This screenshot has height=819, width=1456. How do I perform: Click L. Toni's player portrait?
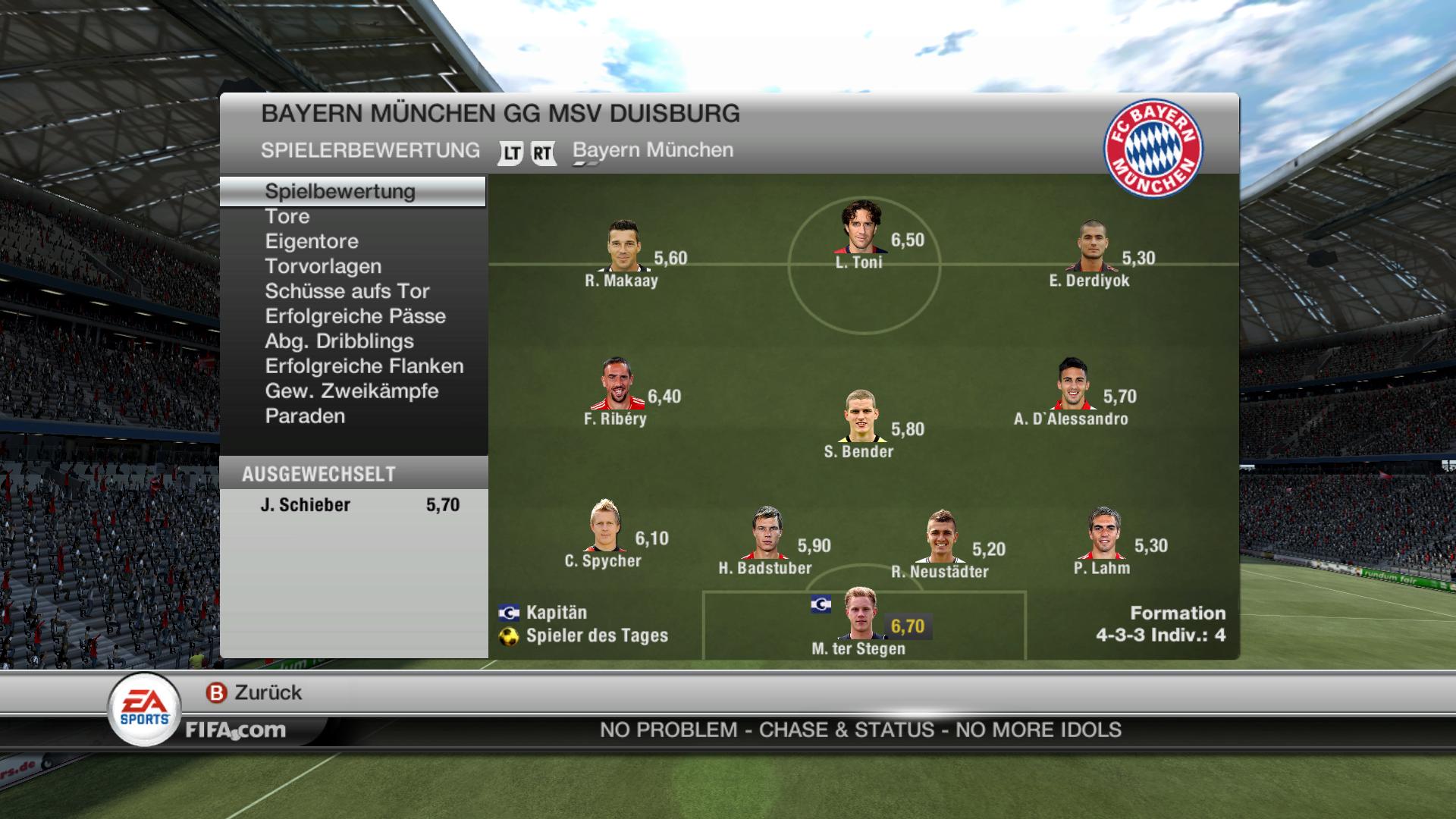[861, 227]
